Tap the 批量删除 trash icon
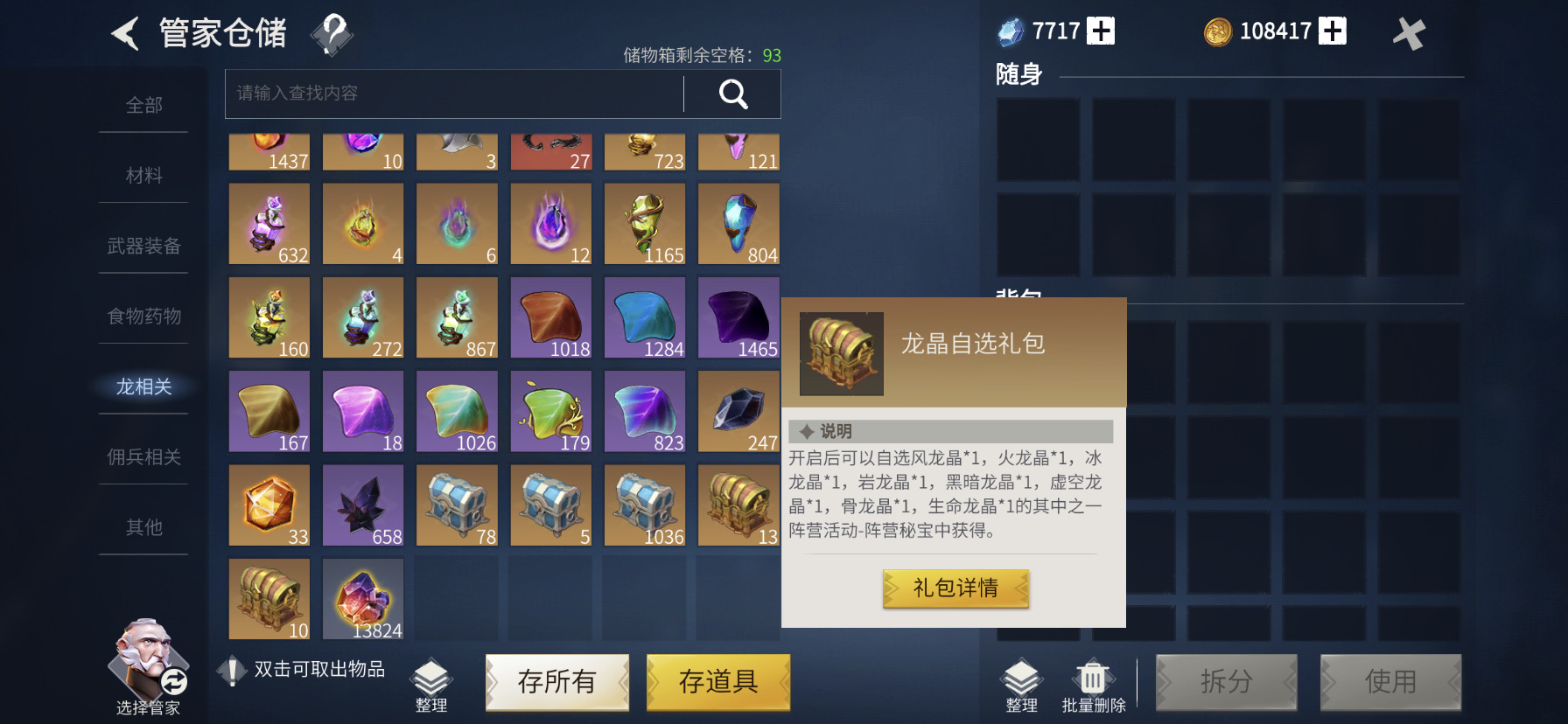 click(1095, 678)
